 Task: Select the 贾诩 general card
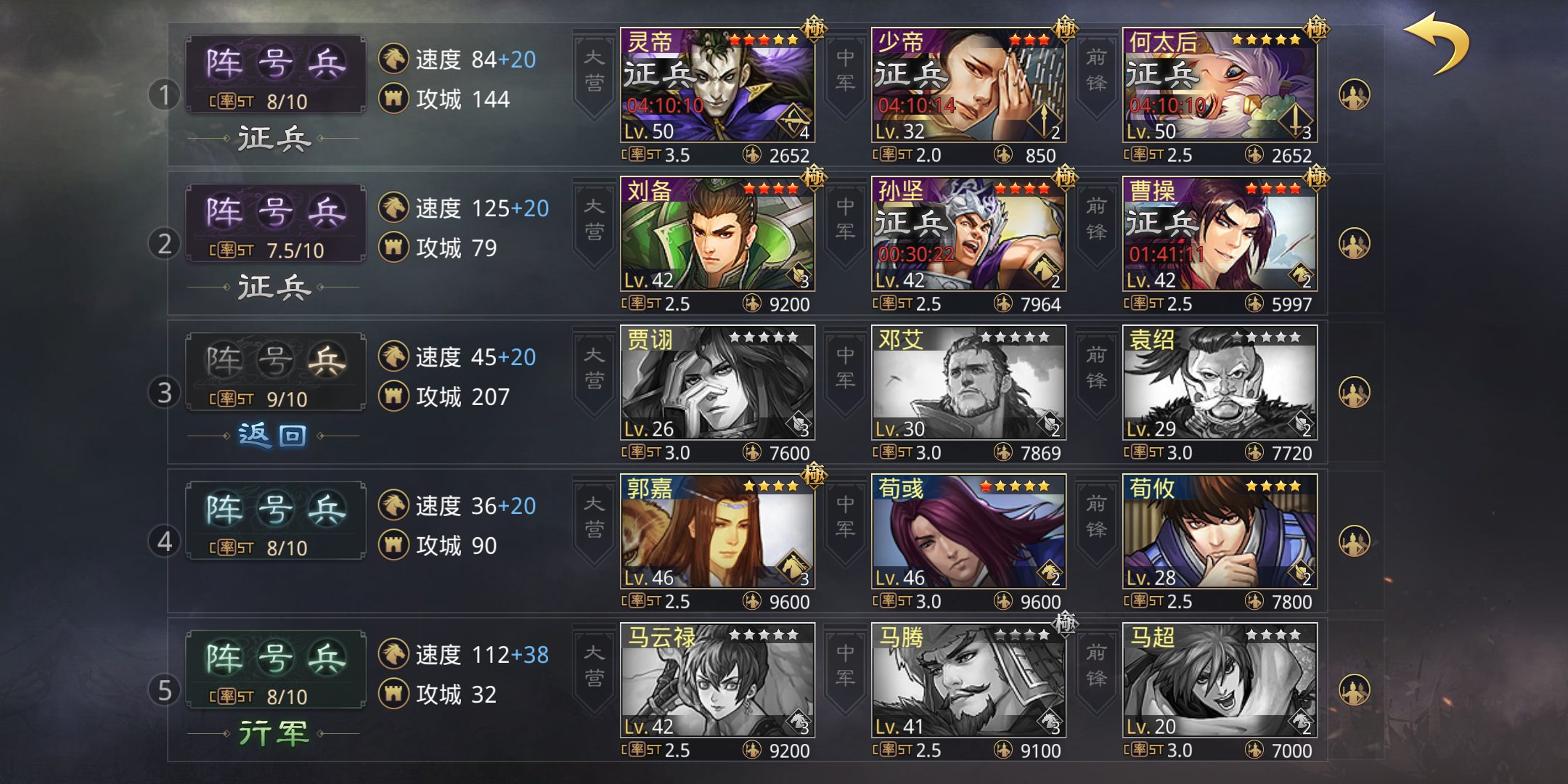tap(717, 383)
